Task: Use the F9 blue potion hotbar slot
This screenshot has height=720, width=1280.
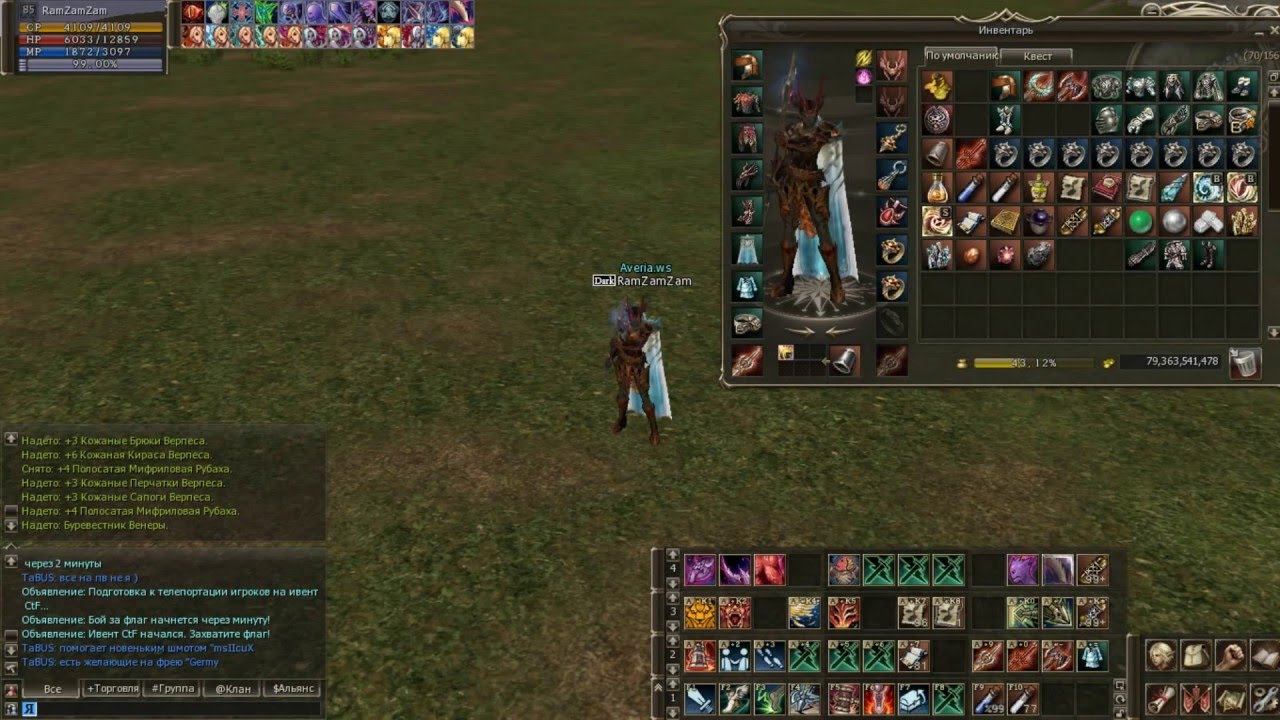Action: [x=987, y=698]
